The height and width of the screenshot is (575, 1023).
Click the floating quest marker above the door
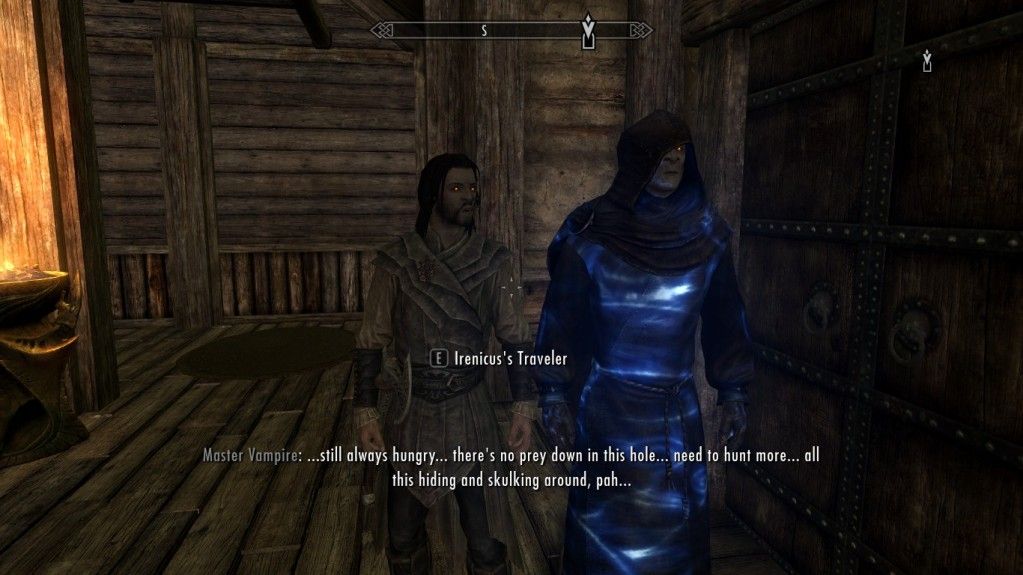[927, 62]
